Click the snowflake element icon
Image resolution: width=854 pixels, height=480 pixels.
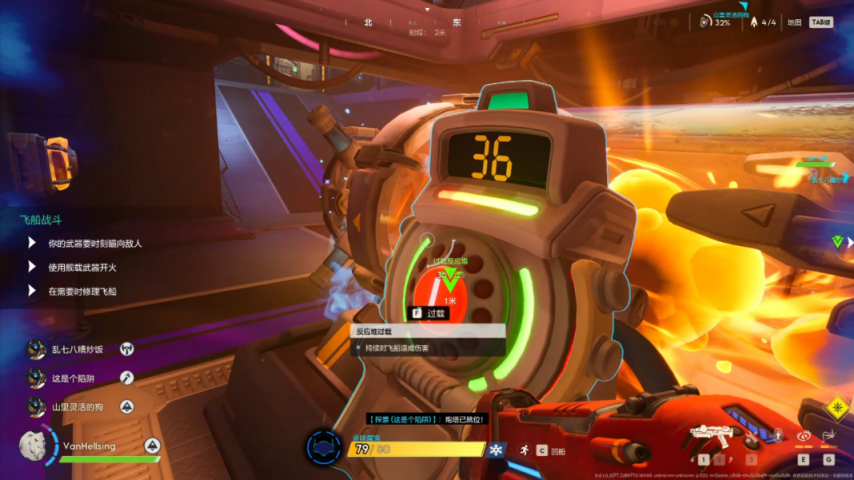click(493, 450)
